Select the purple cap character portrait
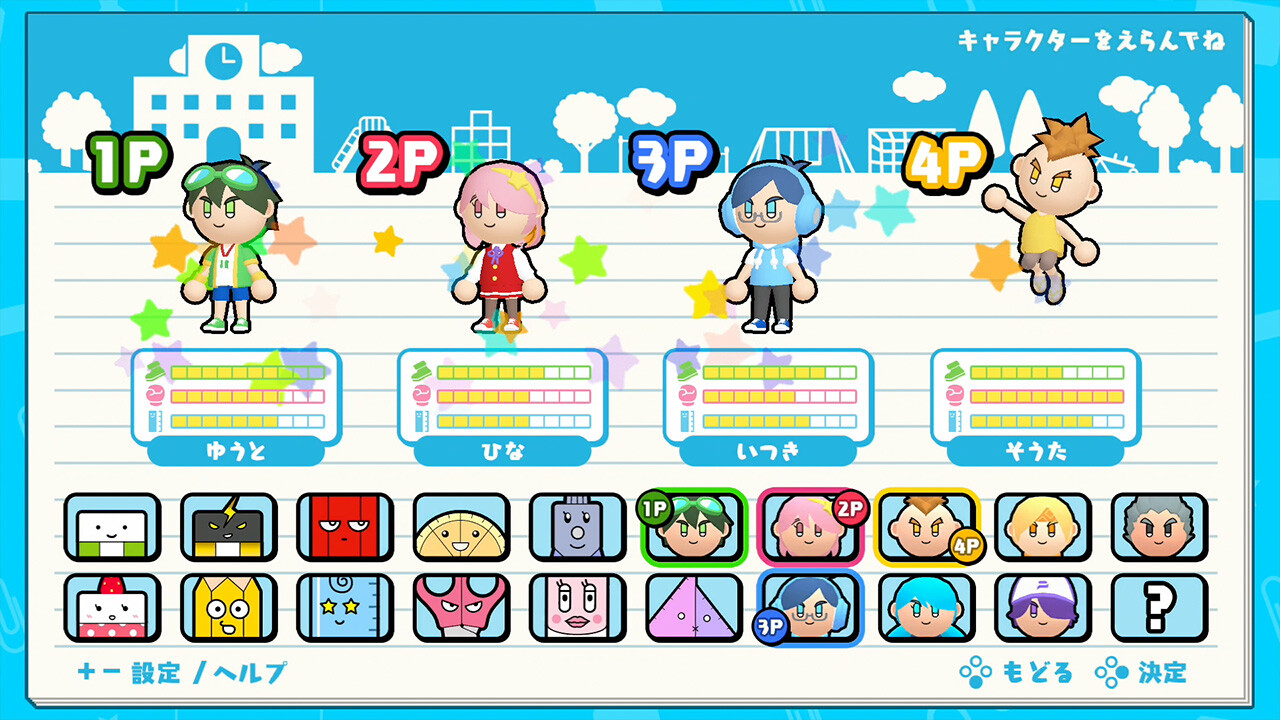1280x720 pixels. coord(1042,613)
